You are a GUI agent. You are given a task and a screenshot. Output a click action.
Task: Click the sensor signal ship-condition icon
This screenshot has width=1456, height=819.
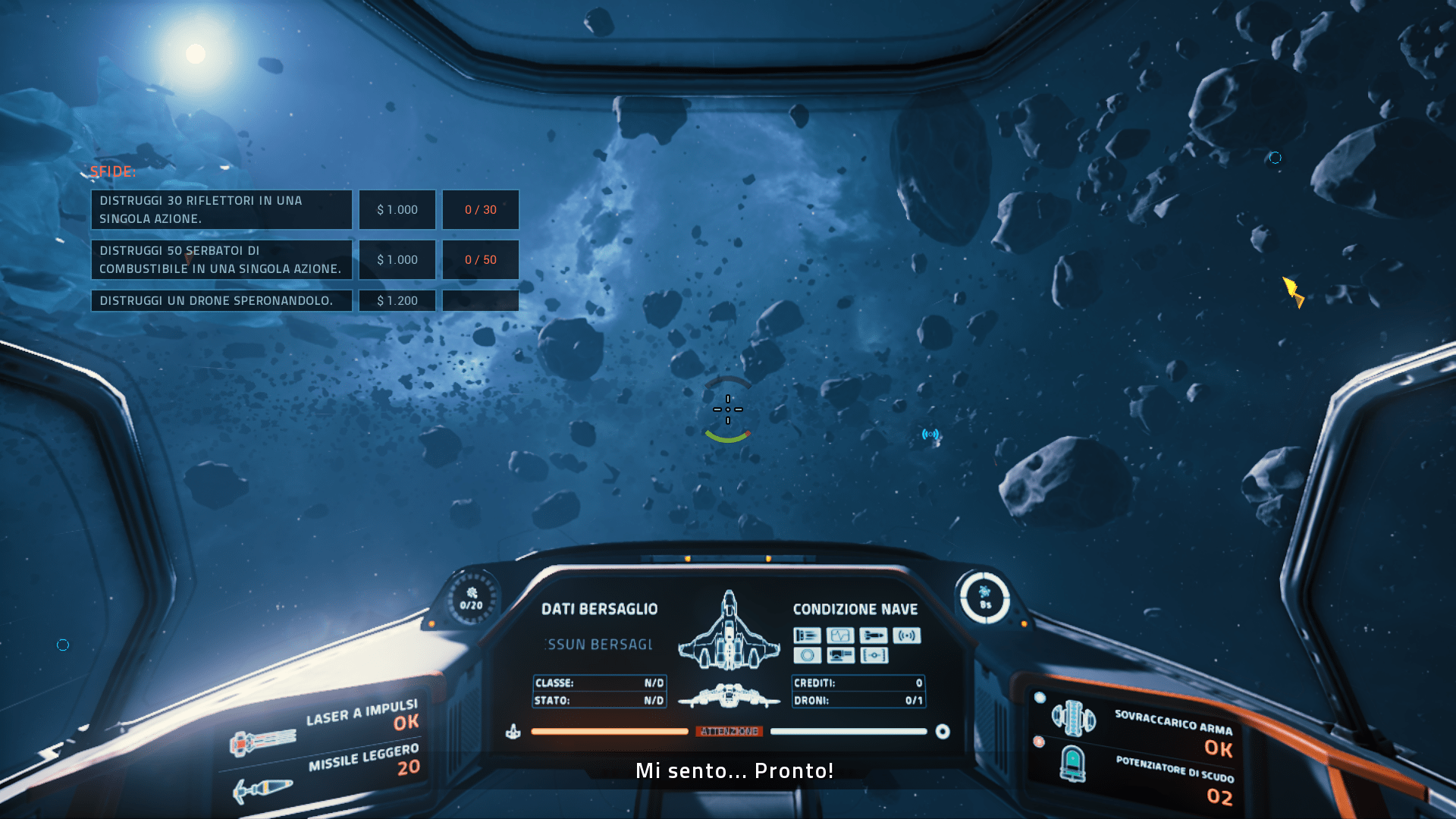(x=907, y=635)
